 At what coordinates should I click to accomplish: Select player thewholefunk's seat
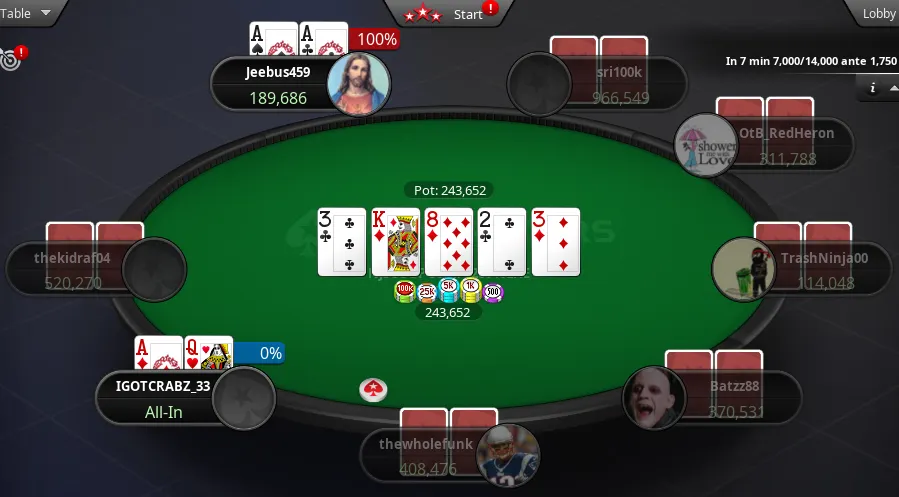448,455
